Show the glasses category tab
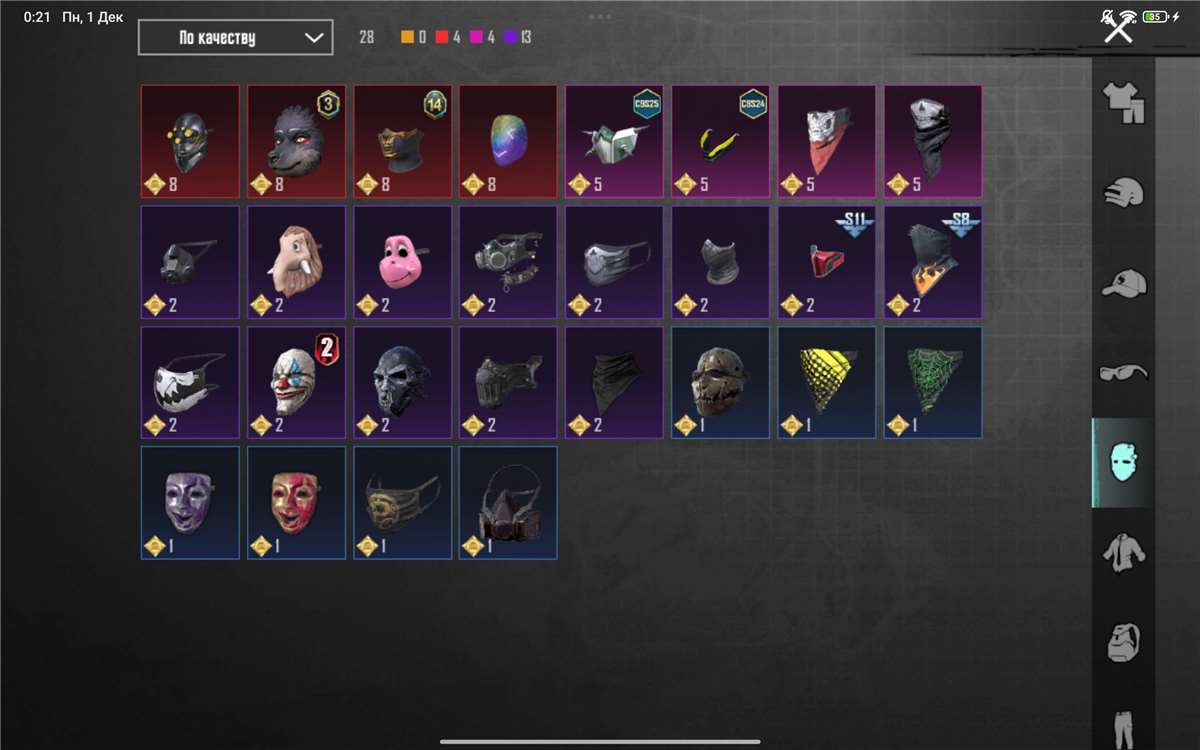1200x750 pixels. click(1123, 372)
